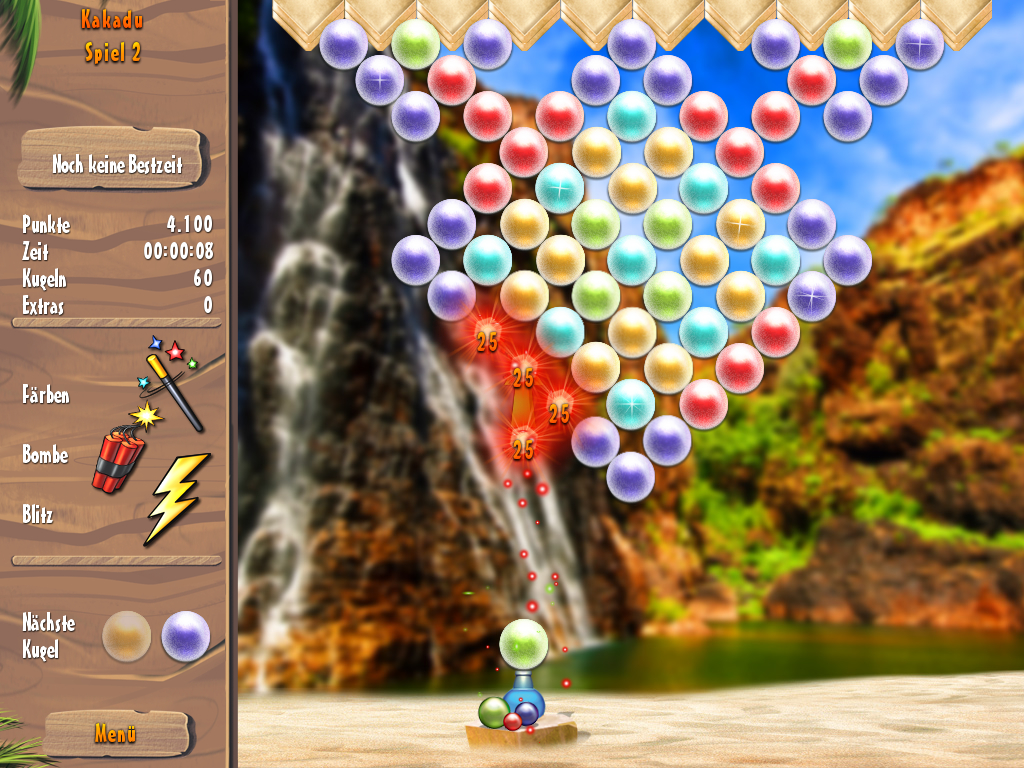Click the Noch keine Bestzeit plank
This screenshot has height=768, width=1024.
tap(112, 161)
